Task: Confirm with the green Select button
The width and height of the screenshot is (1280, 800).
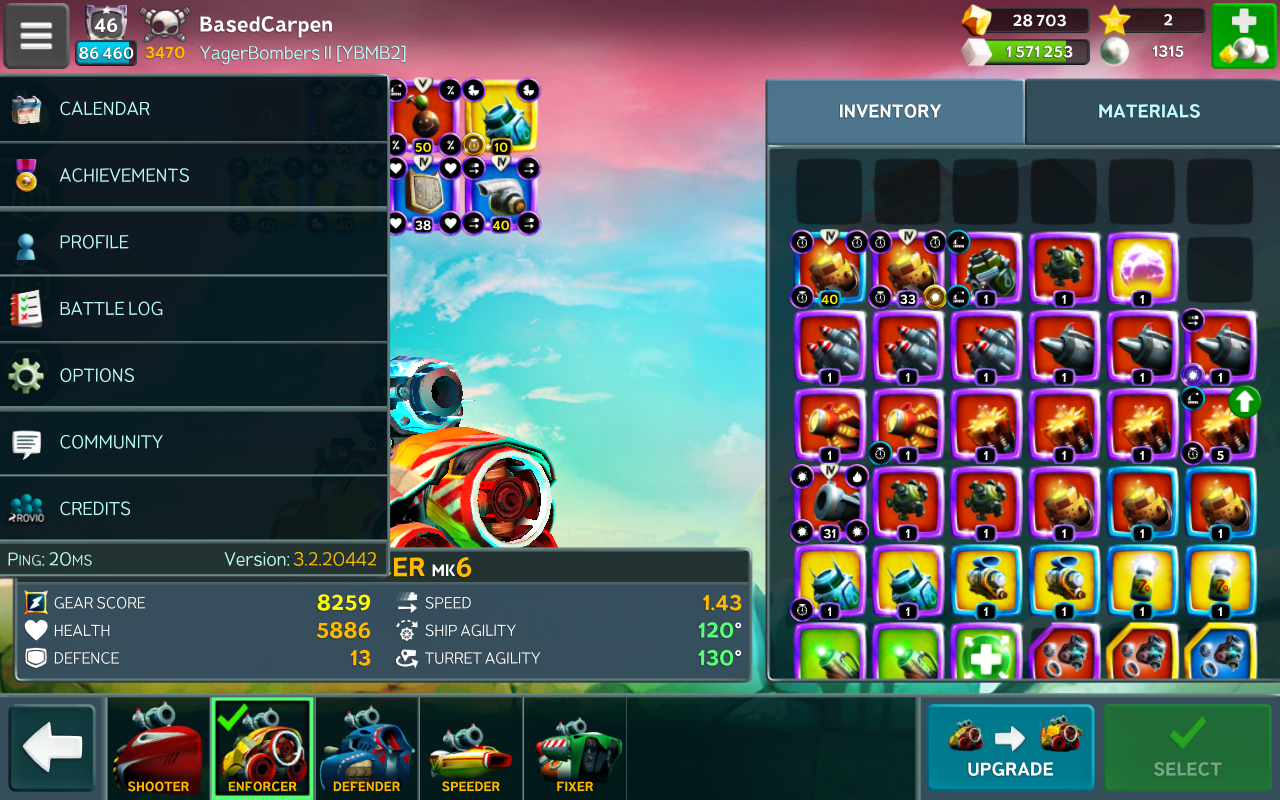Action: tap(1187, 748)
